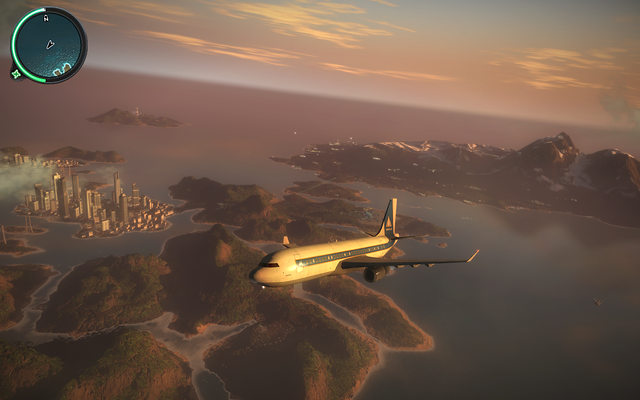Click the white marker at the minimap's top
The height and width of the screenshot is (400, 640).
48,16
